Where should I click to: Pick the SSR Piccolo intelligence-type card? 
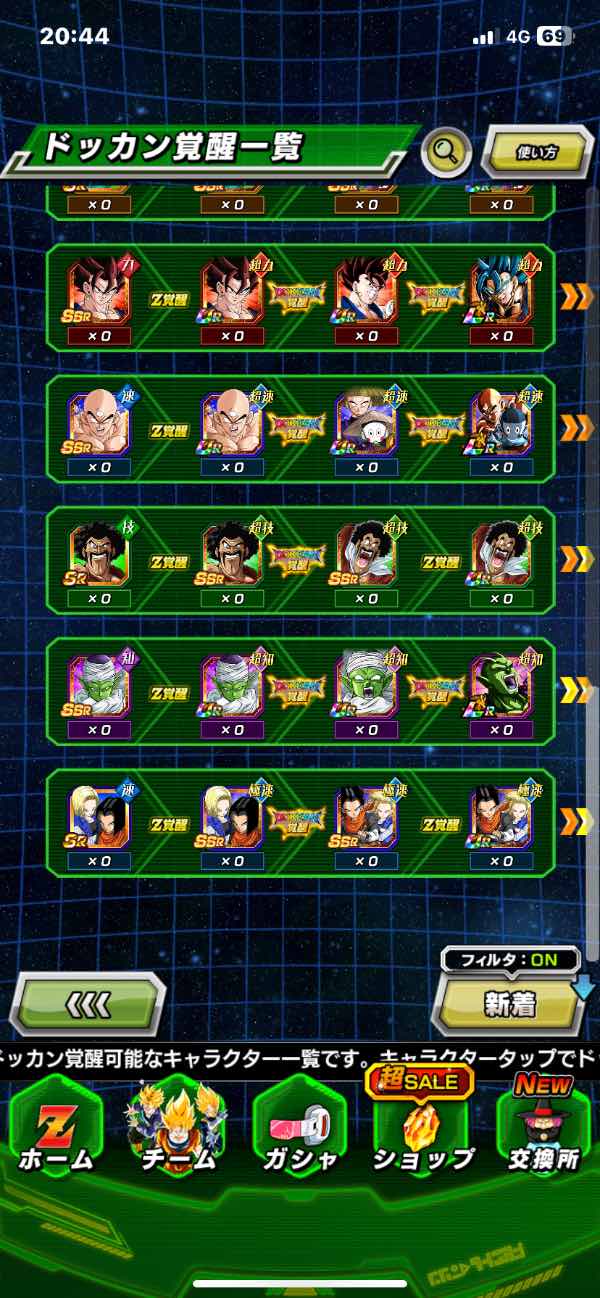[x=98, y=683]
